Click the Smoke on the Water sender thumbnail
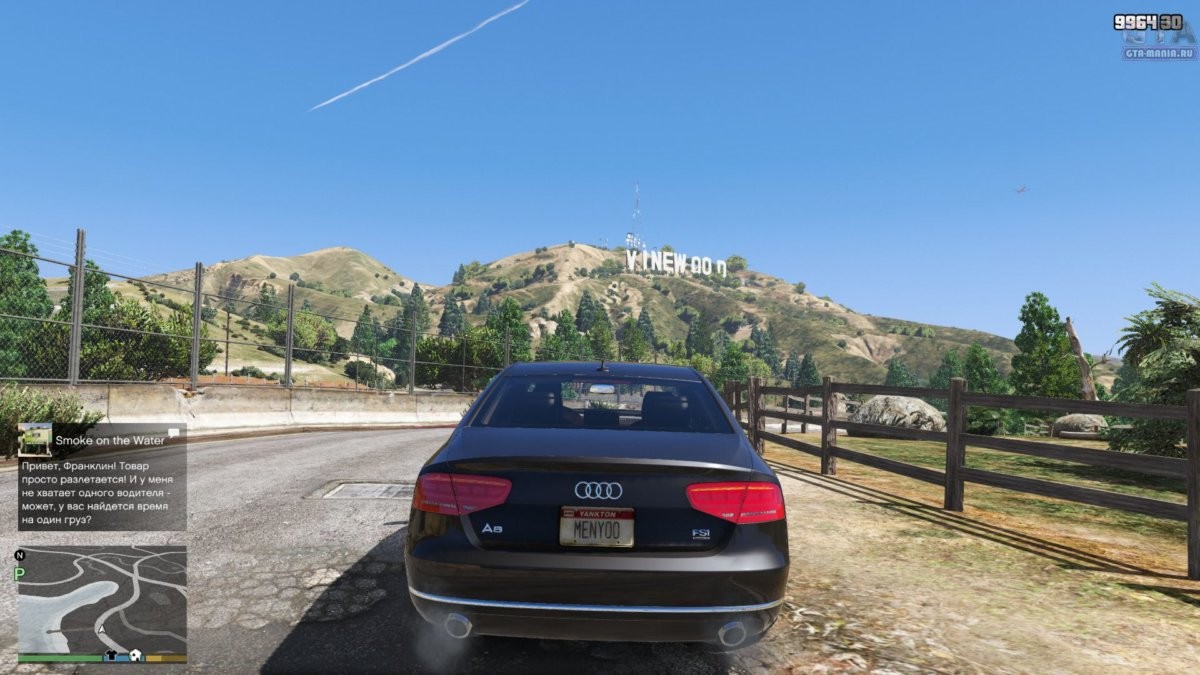The height and width of the screenshot is (675, 1200). coord(35,439)
